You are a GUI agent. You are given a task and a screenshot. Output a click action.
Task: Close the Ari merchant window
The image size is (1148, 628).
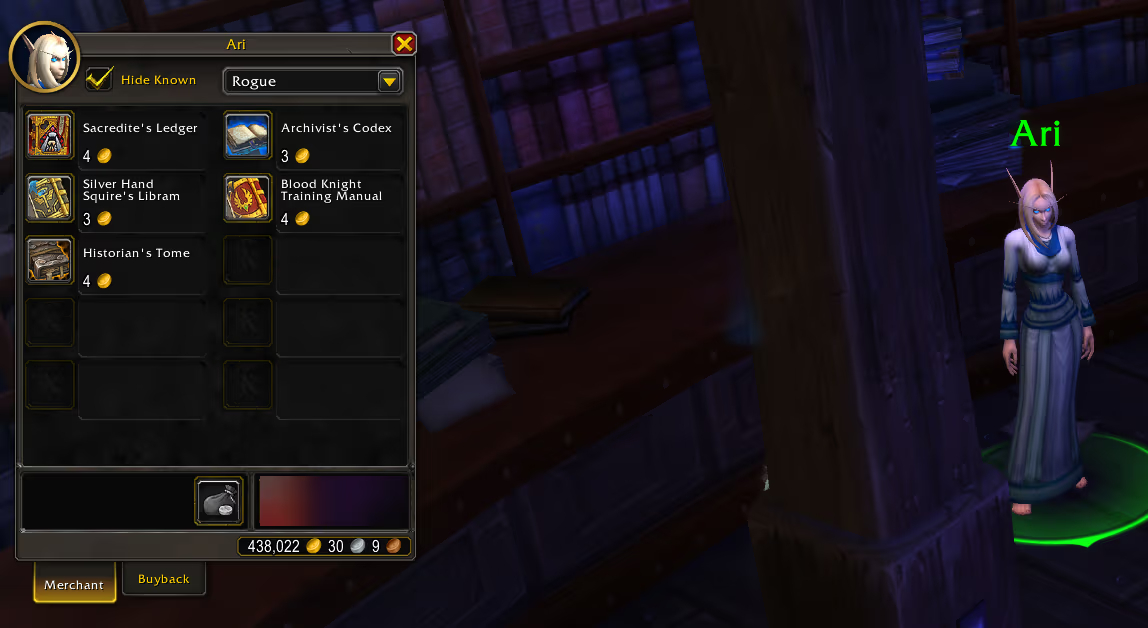(404, 44)
